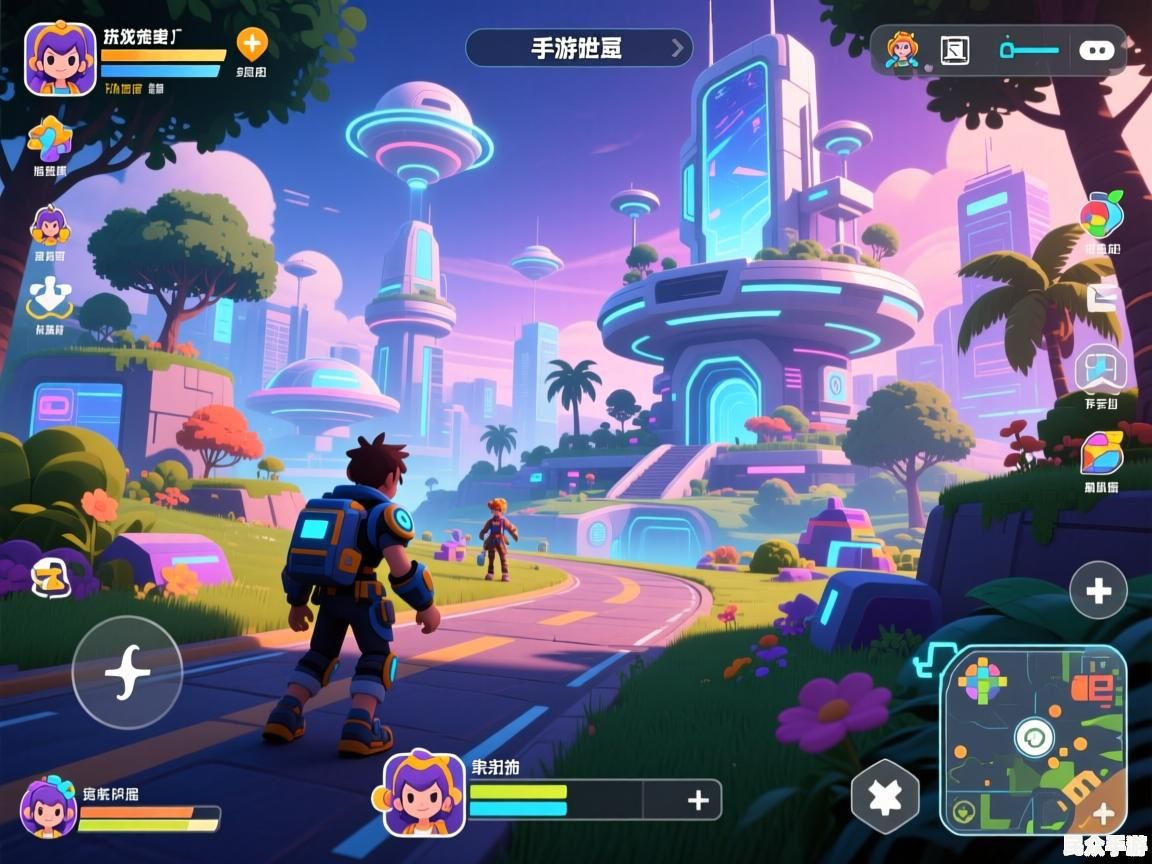Use the round swirl control on left
The image size is (1152, 864).
coord(127,672)
